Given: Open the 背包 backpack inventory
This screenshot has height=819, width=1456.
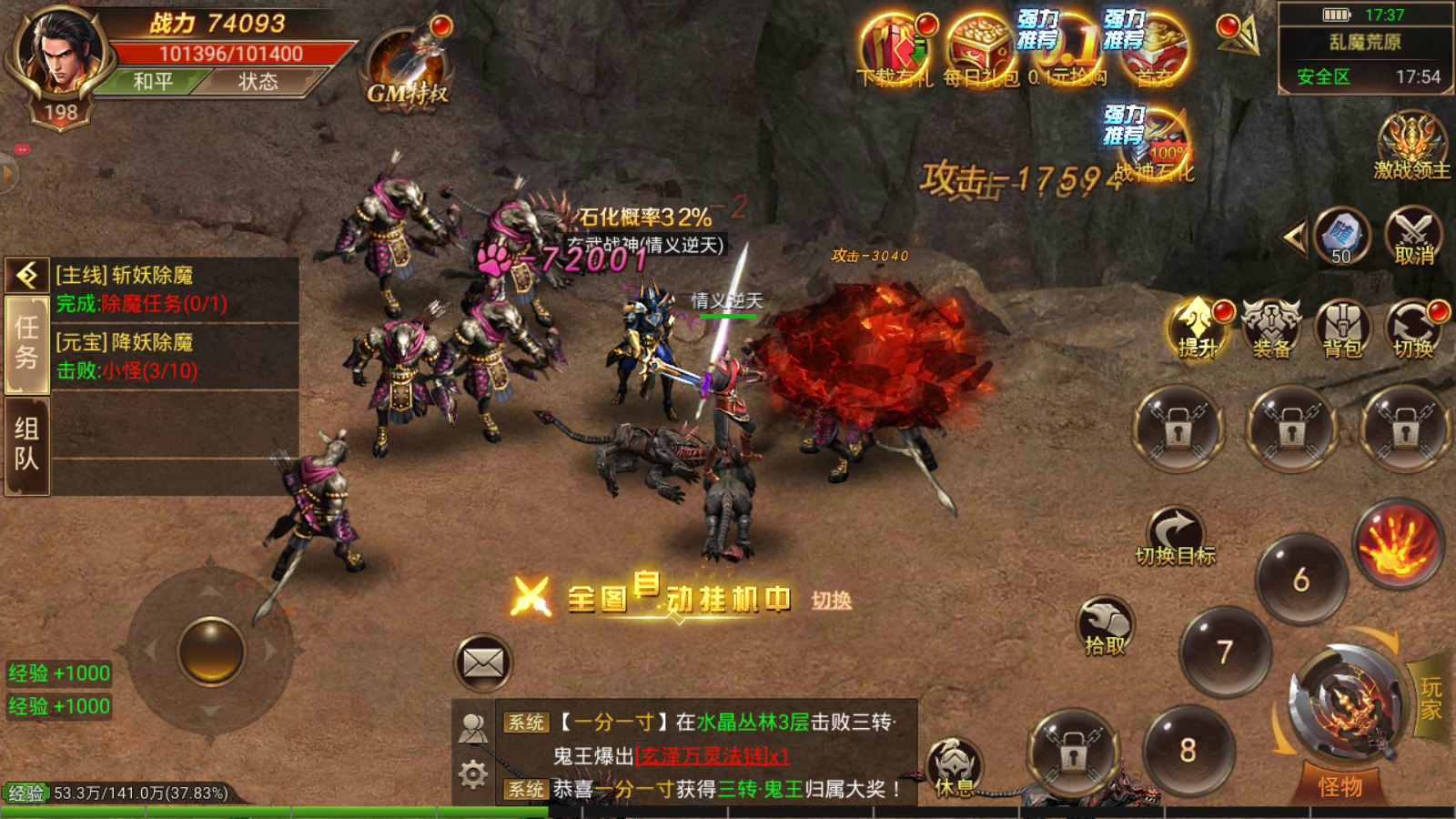Looking at the screenshot, I should [1342, 329].
